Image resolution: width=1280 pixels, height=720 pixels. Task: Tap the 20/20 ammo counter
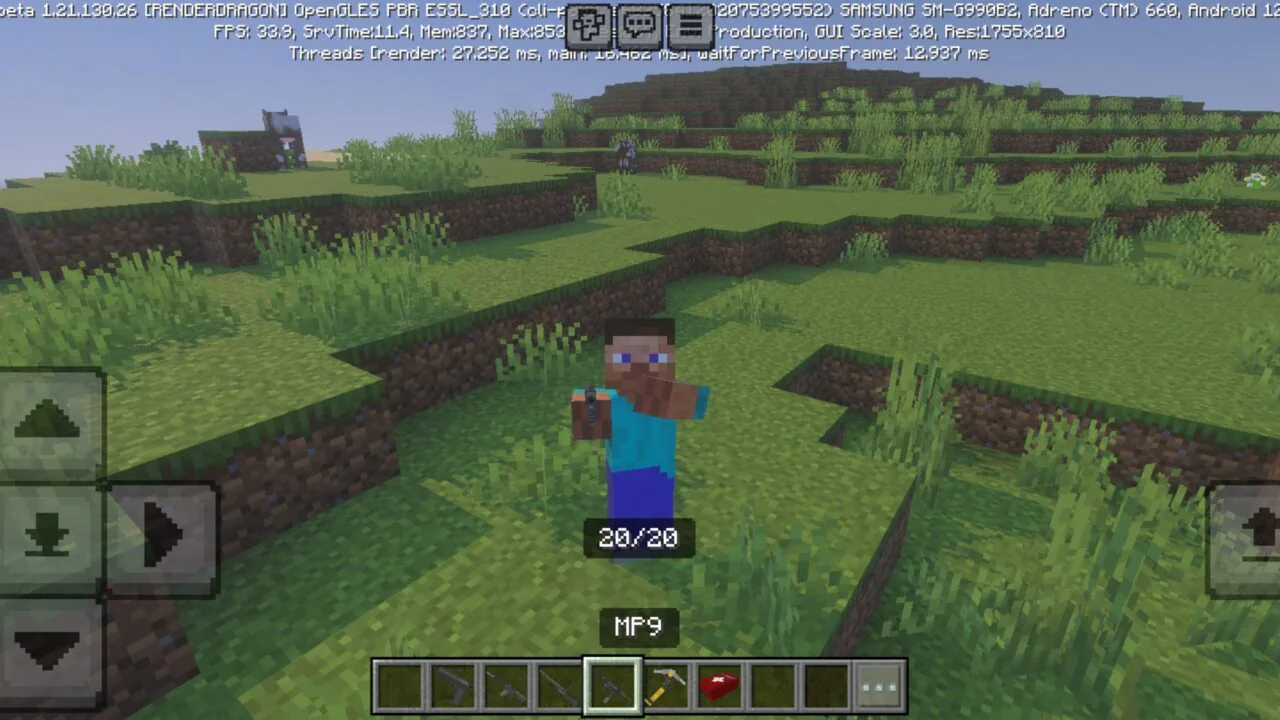pos(638,538)
